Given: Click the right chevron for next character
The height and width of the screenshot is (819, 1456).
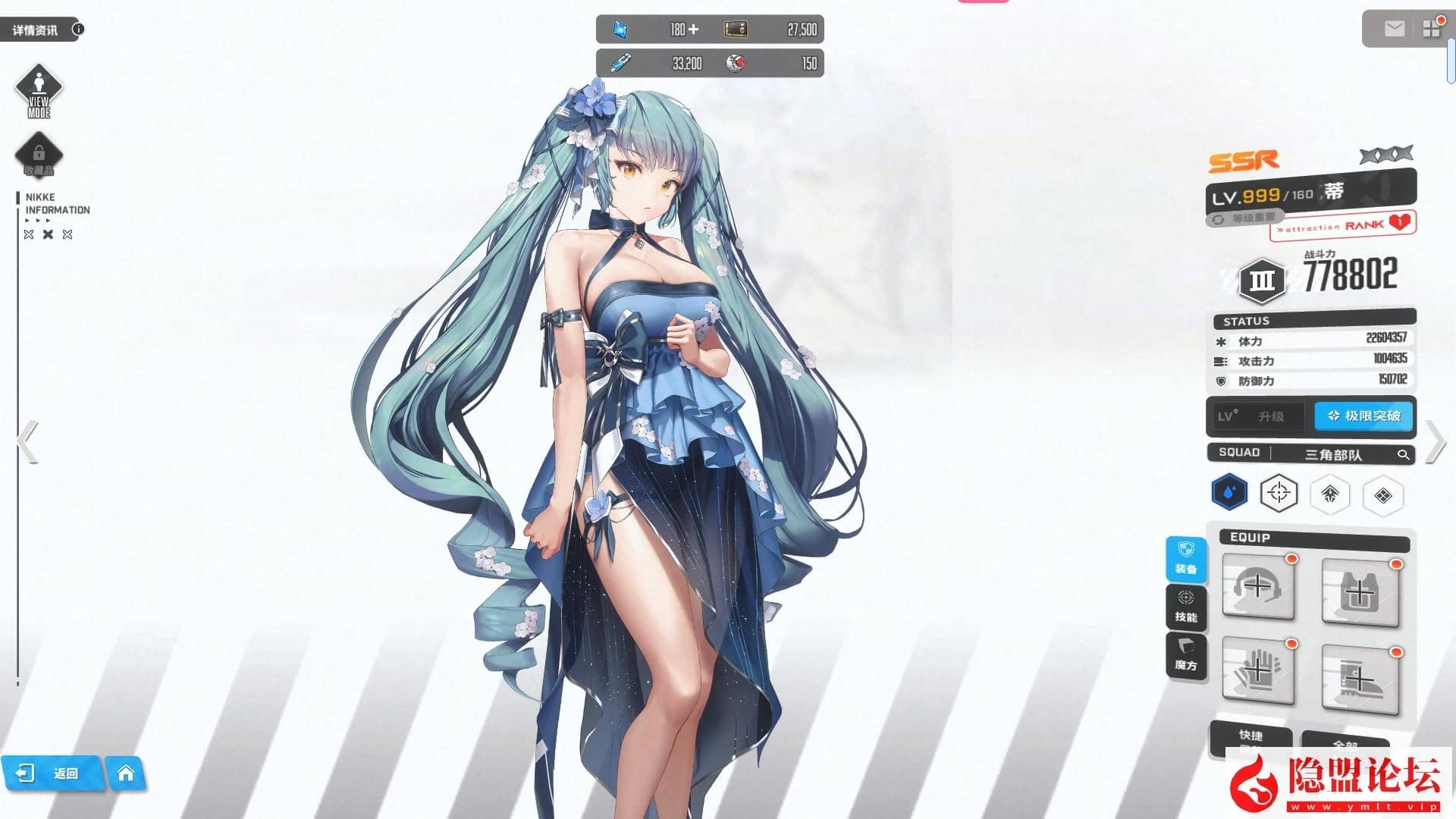Looking at the screenshot, I should 1436,442.
